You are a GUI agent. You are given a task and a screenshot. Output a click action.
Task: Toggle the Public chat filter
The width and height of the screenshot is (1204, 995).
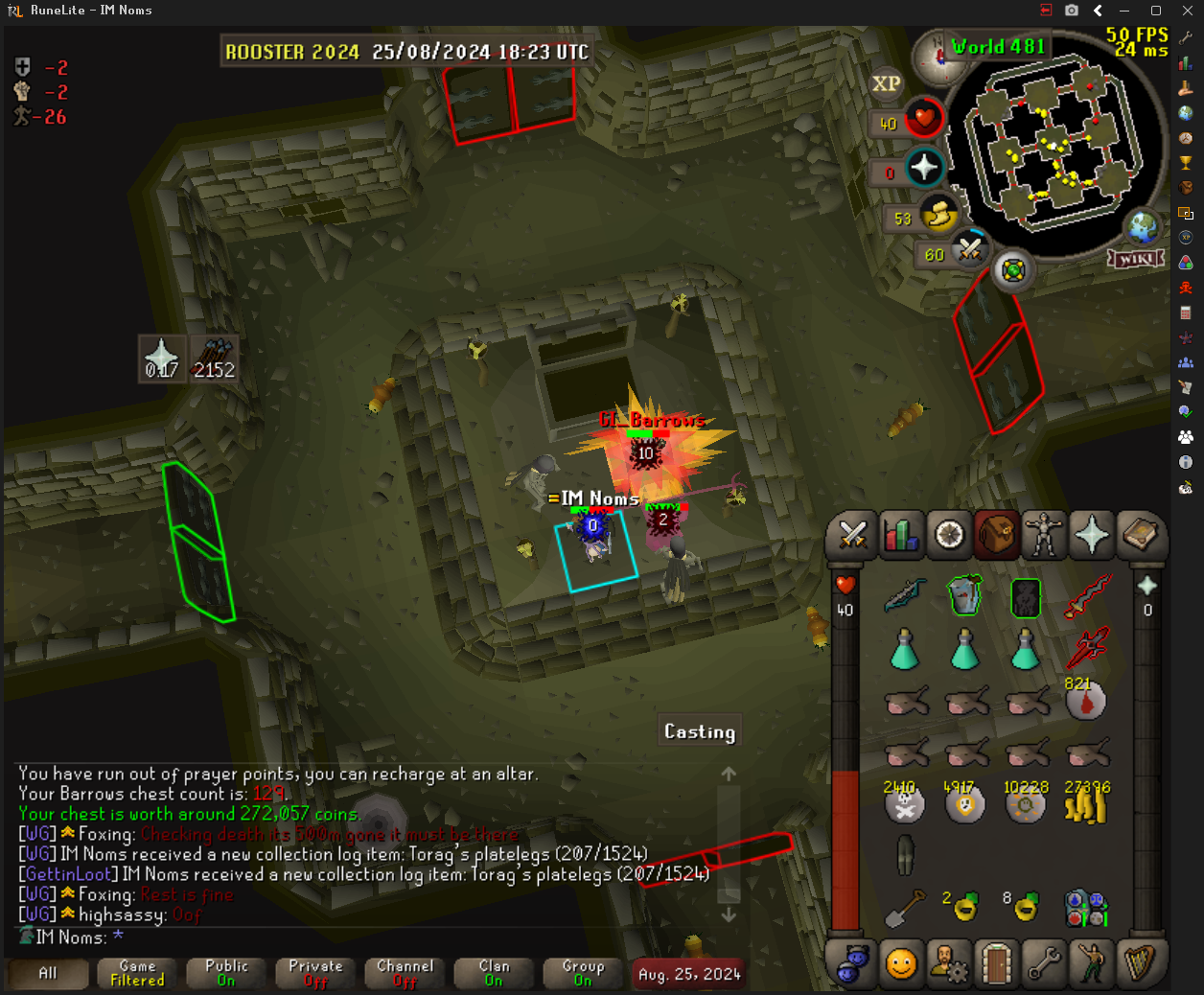point(226,973)
